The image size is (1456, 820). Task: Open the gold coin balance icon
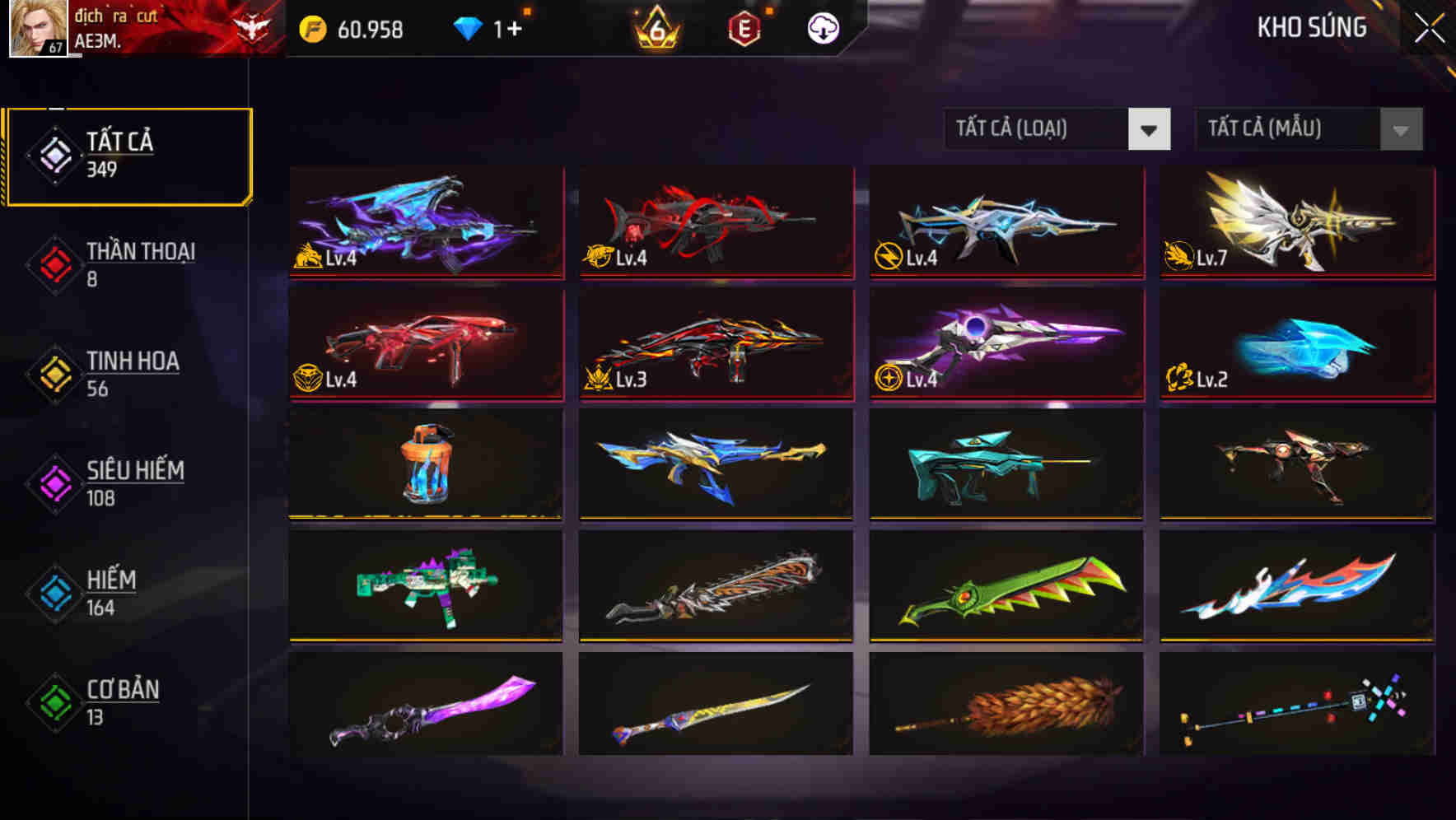[x=313, y=29]
